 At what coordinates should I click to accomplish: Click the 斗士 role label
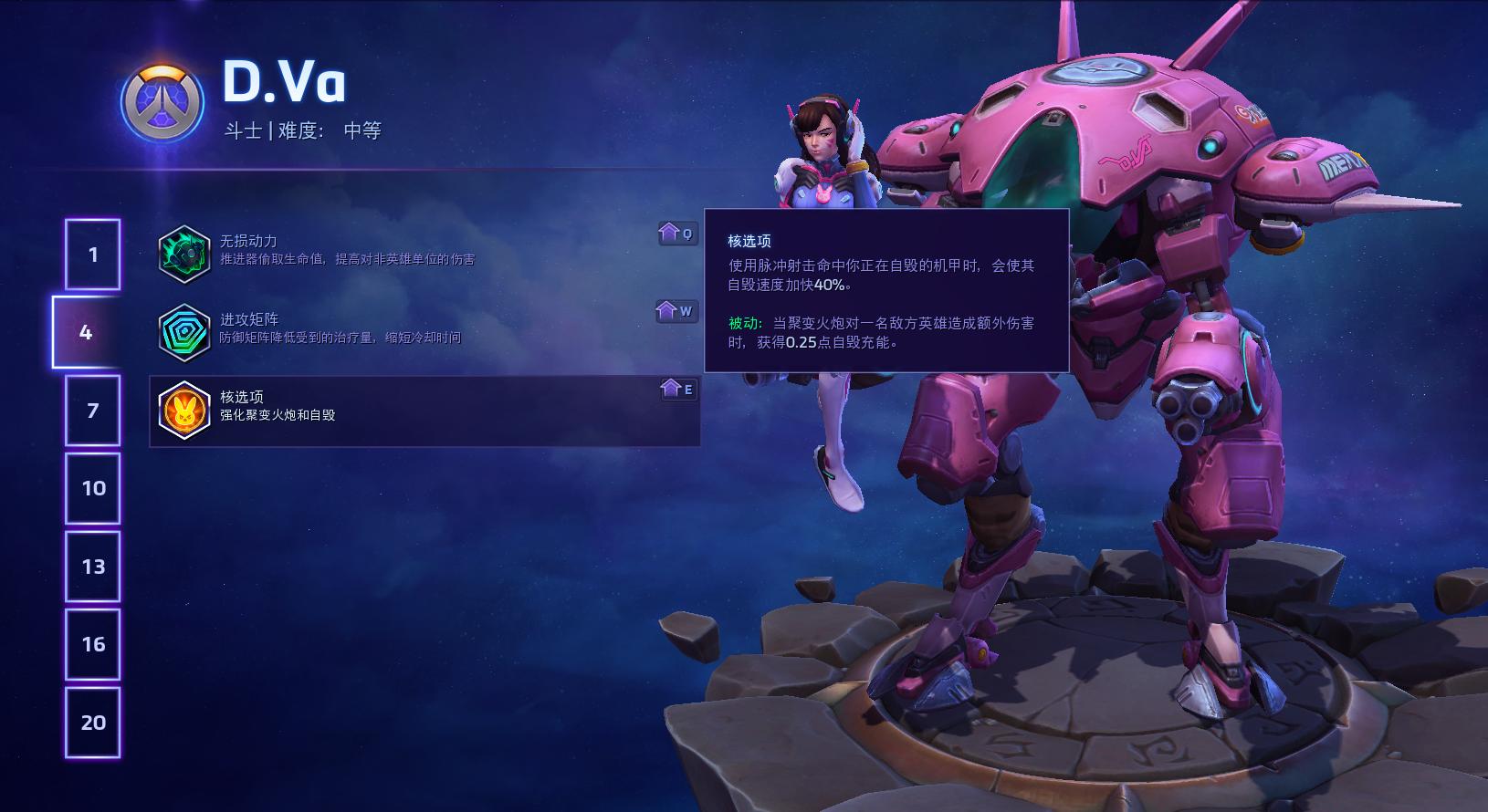(x=244, y=130)
